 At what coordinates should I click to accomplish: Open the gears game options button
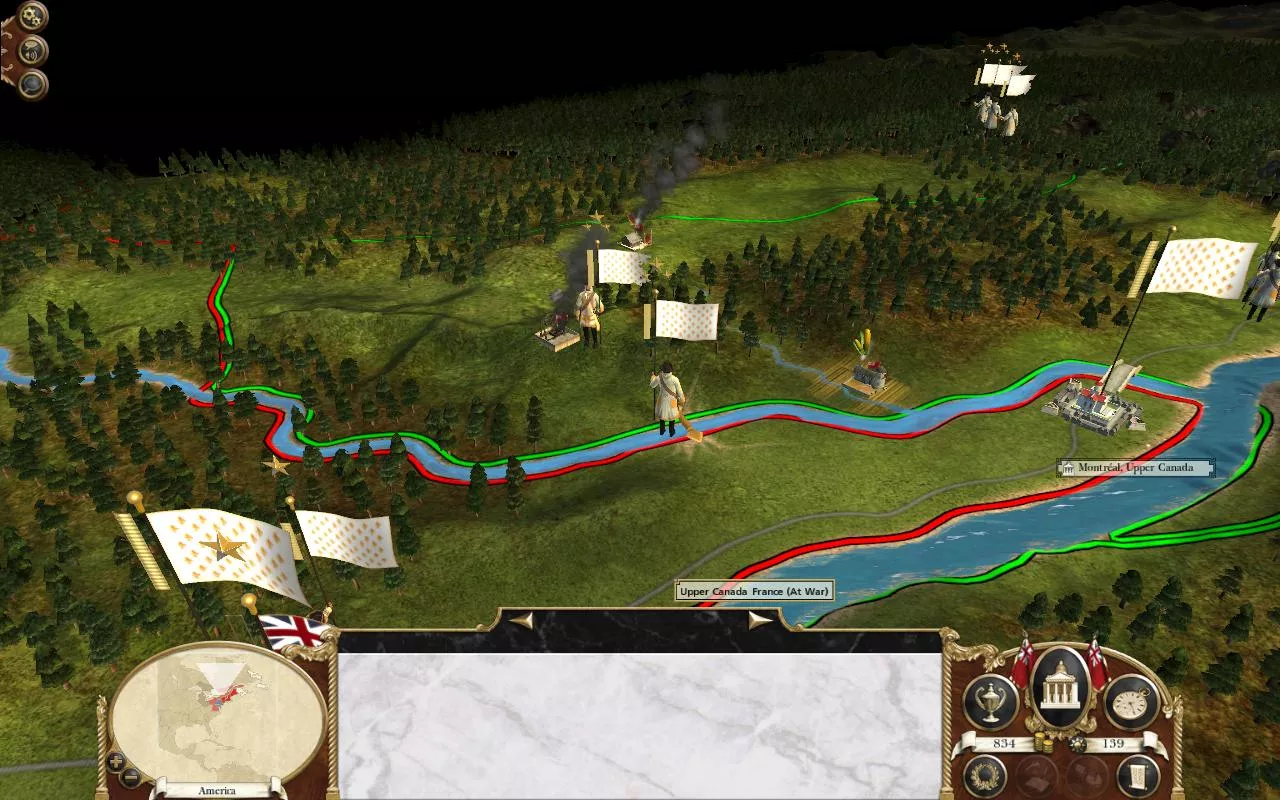tap(33, 16)
